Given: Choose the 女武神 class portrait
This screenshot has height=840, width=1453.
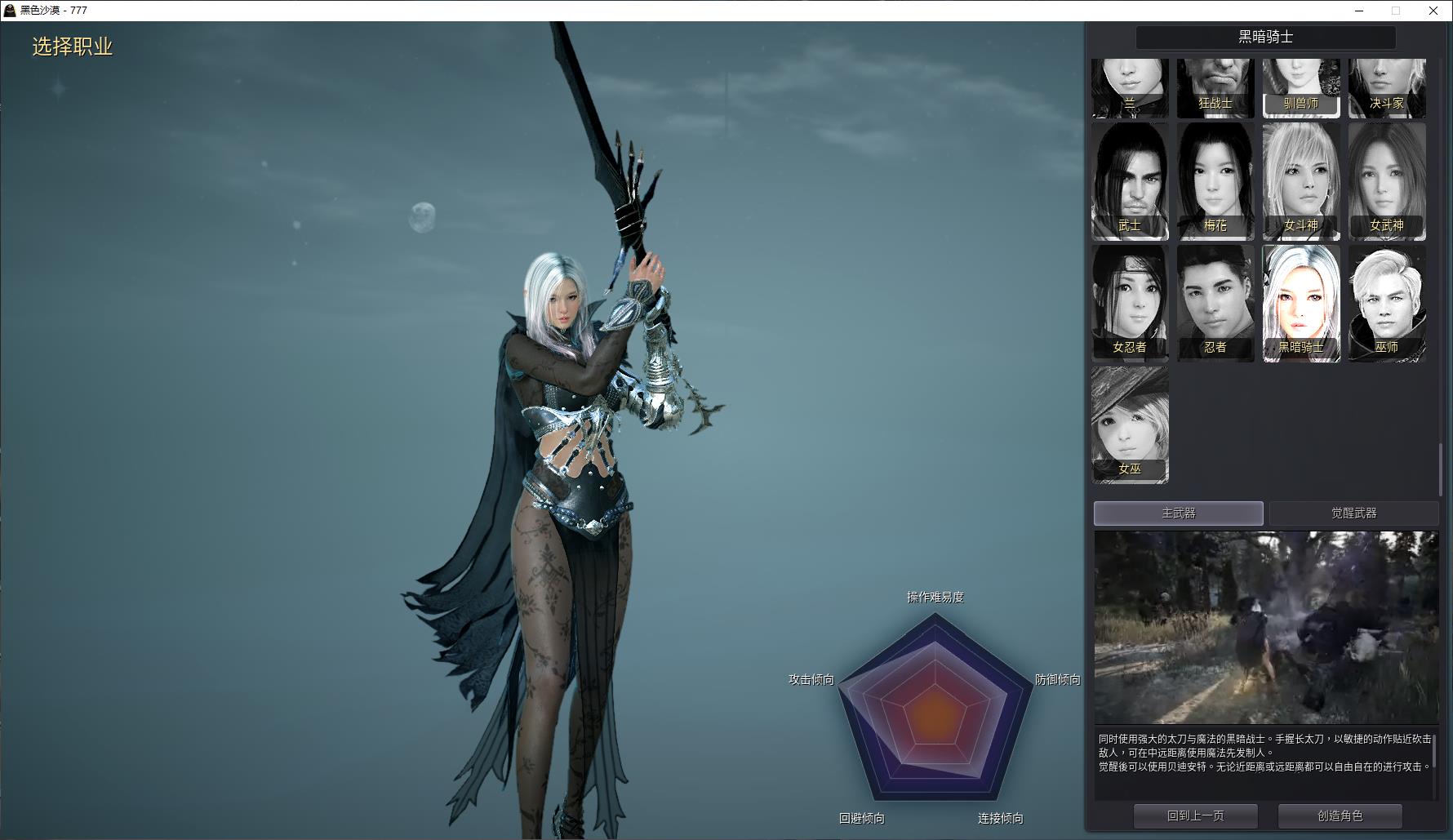Looking at the screenshot, I should click(x=1387, y=181).
